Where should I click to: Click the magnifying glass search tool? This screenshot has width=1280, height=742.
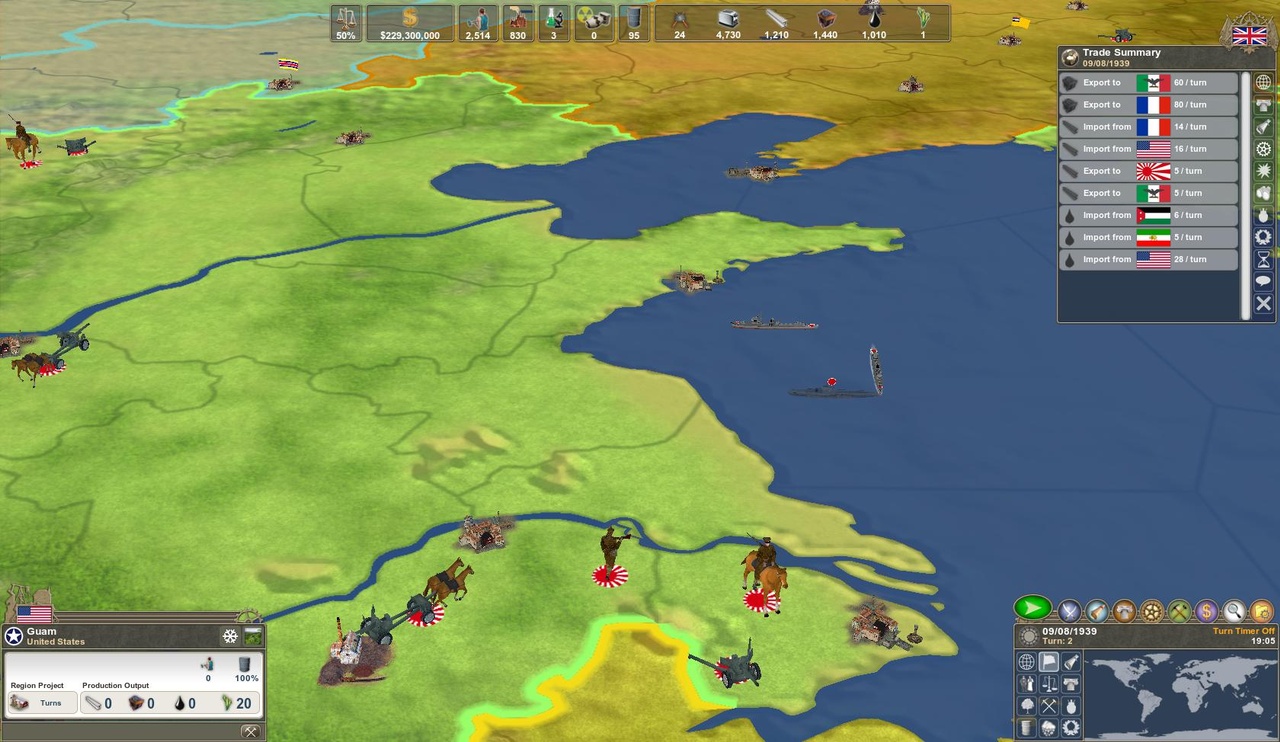(x=1233, y=611)
